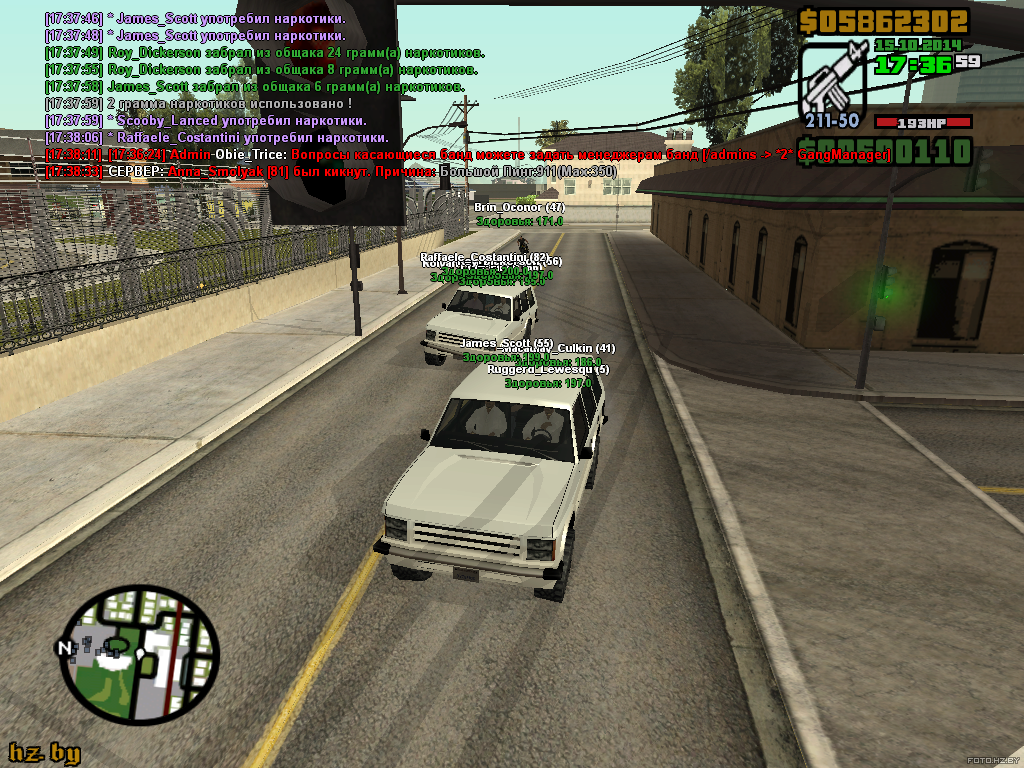
Task: Select the Anna_Smolyak kick notice in chat
Action: click(330, 172)
